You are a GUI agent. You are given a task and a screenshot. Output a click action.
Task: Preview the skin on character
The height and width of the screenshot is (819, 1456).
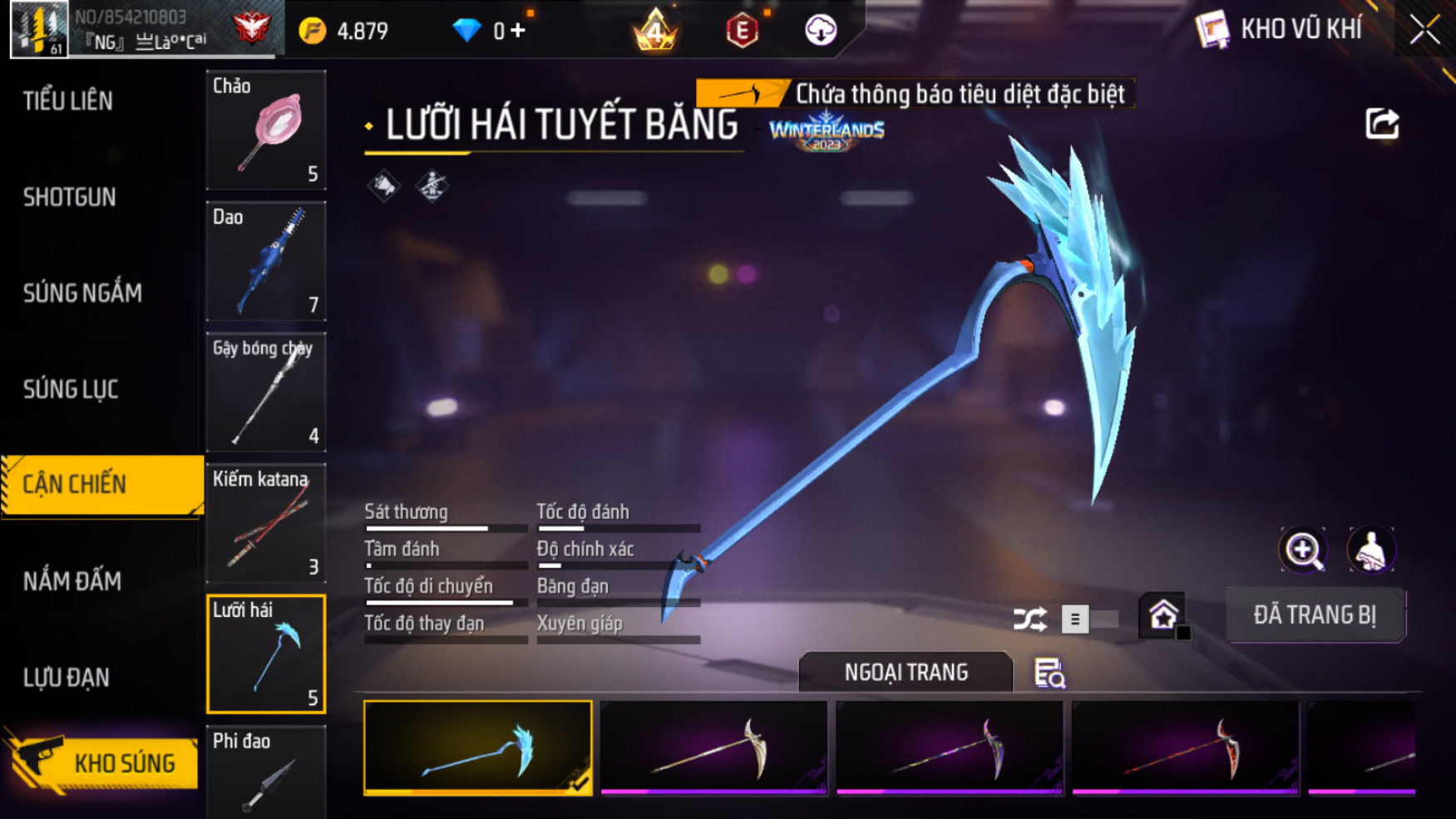tap(1370, 550)
